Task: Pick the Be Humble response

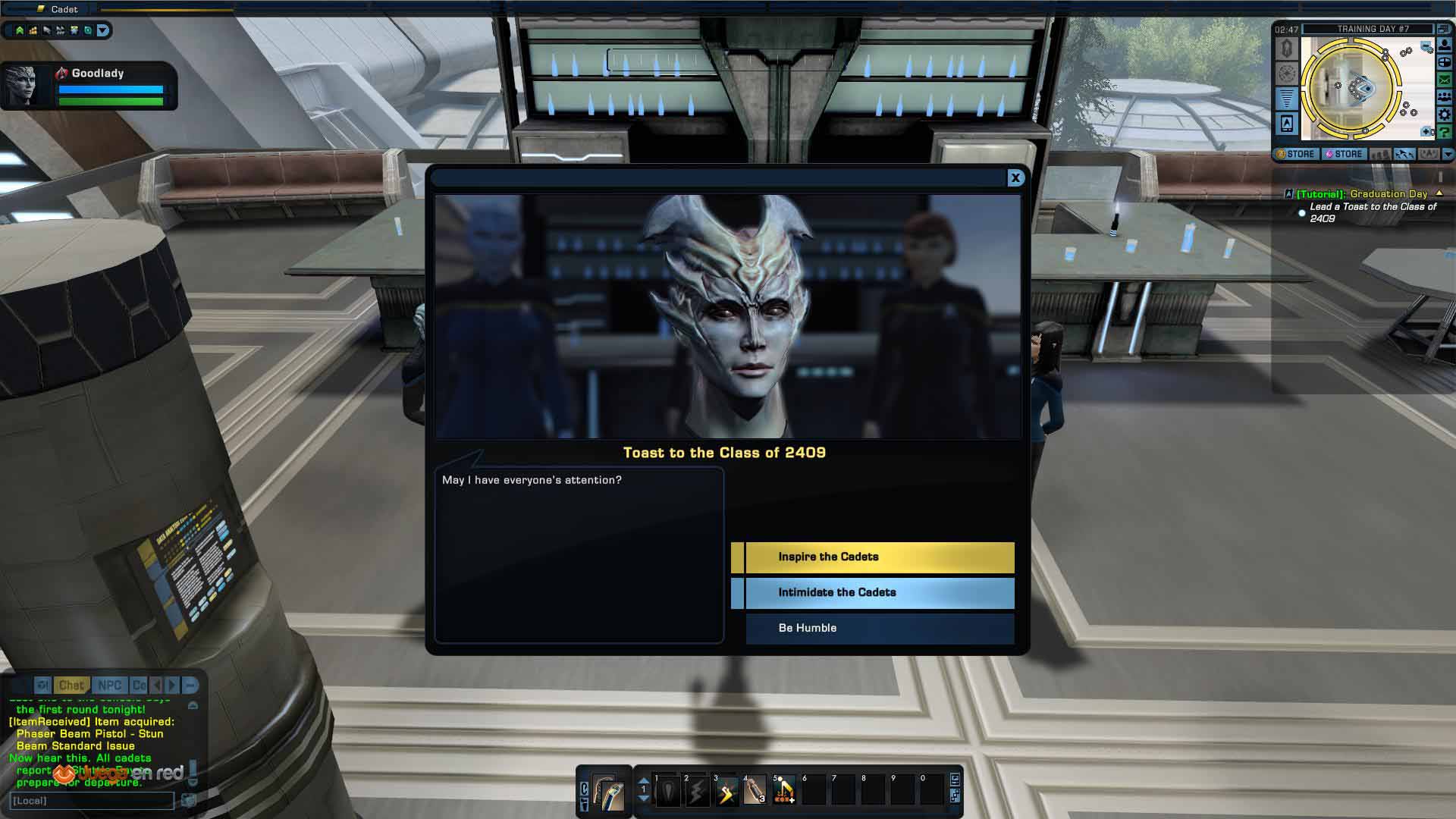Action: point(879,629)
